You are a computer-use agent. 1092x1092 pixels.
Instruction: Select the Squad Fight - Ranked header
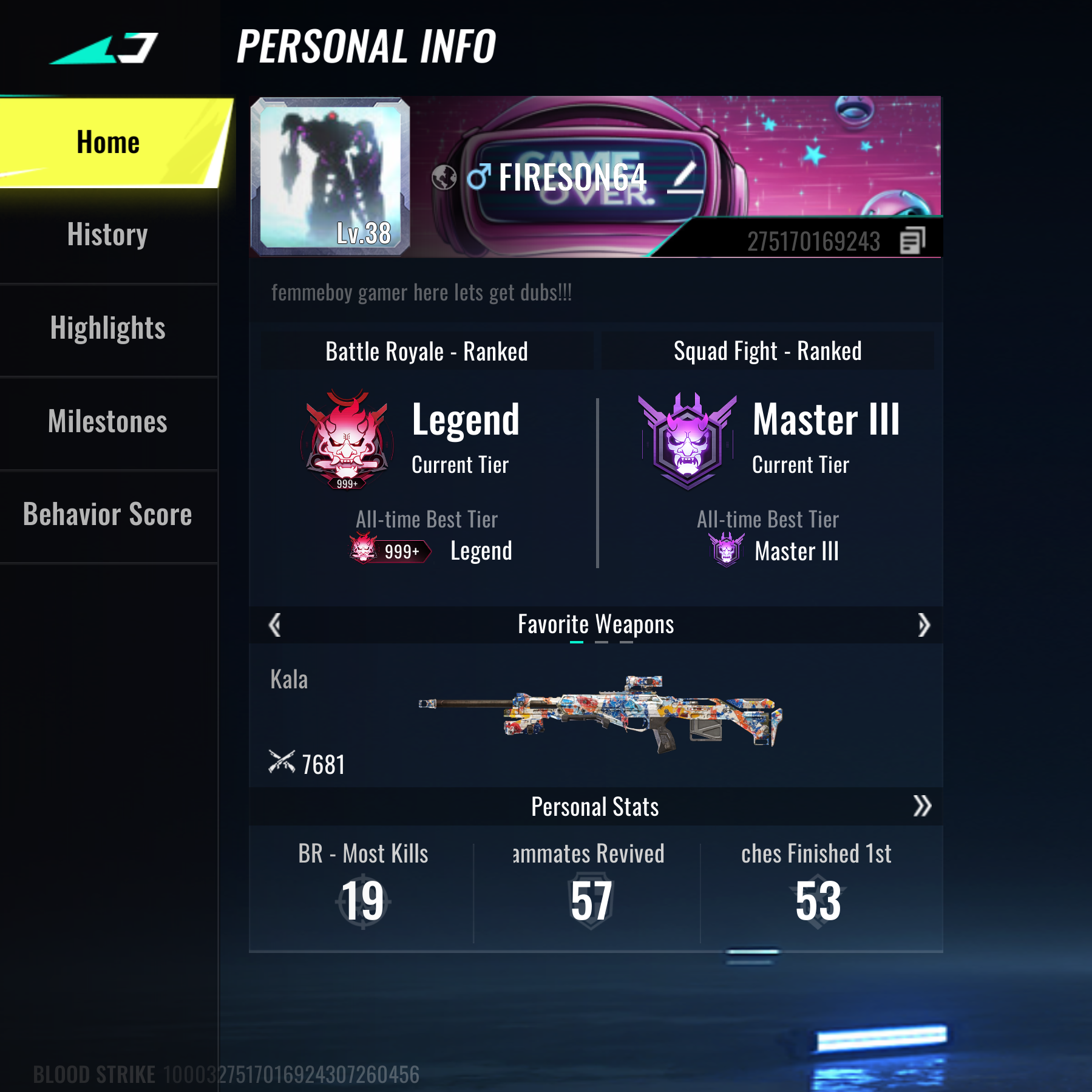coord(767,351)
